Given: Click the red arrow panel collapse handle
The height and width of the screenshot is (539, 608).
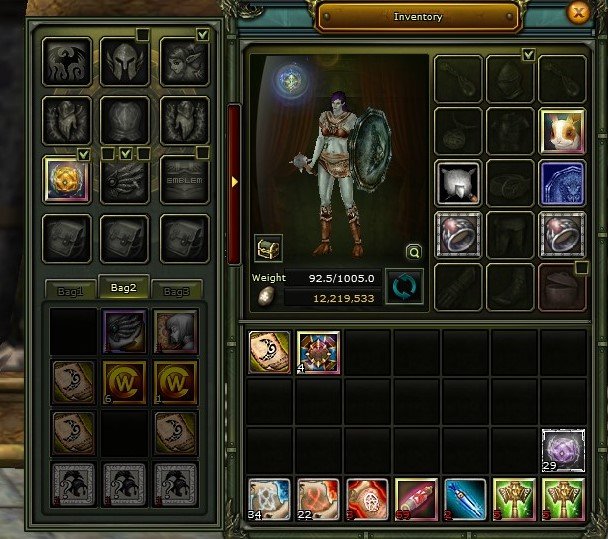Looking at the screenshot, I should 235,182.
